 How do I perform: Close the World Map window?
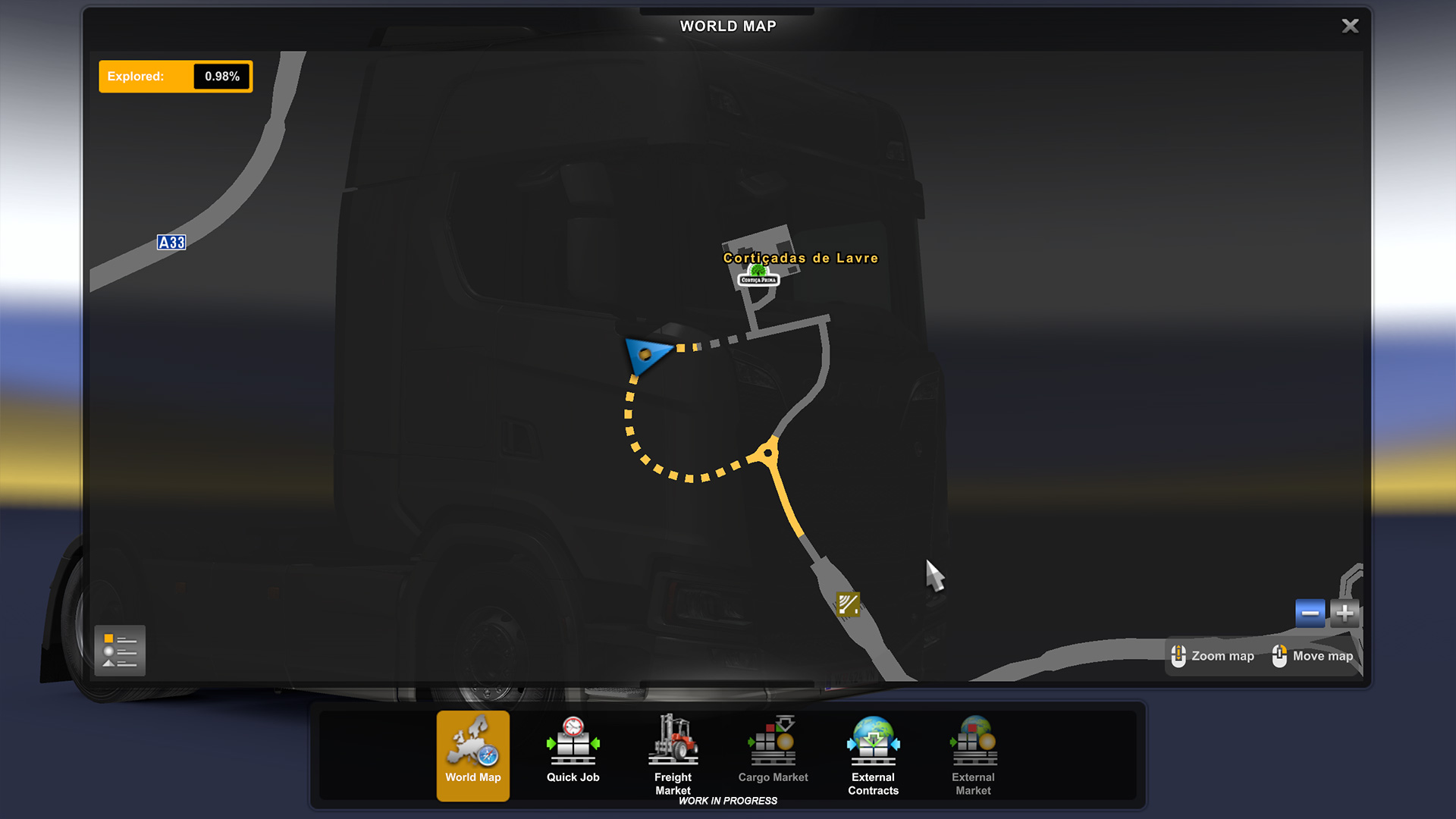pos(1350,27)
